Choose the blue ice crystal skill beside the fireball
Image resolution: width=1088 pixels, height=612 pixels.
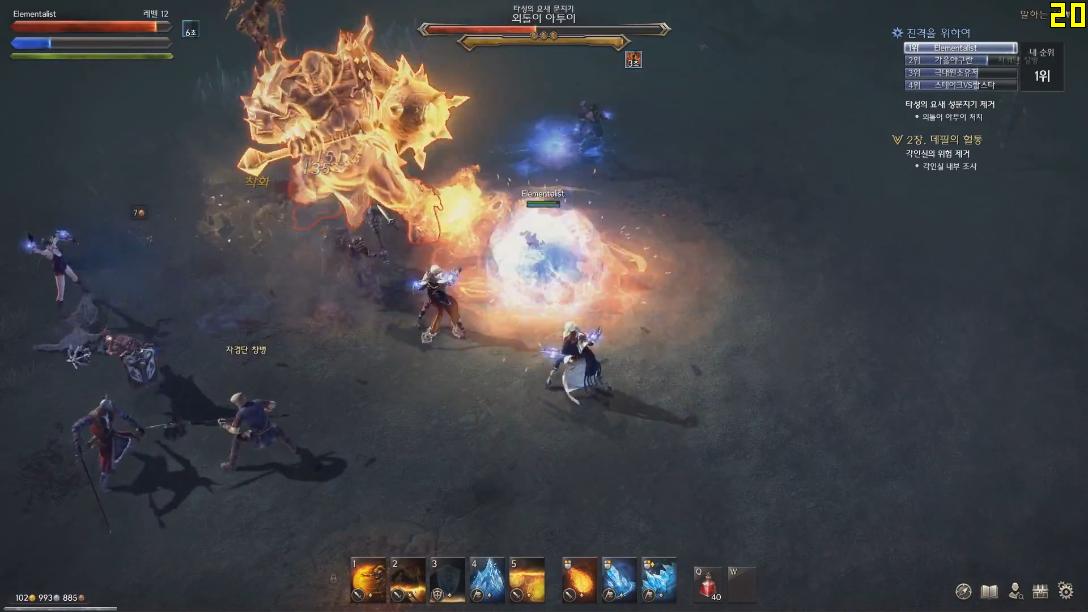coord(619,580)
